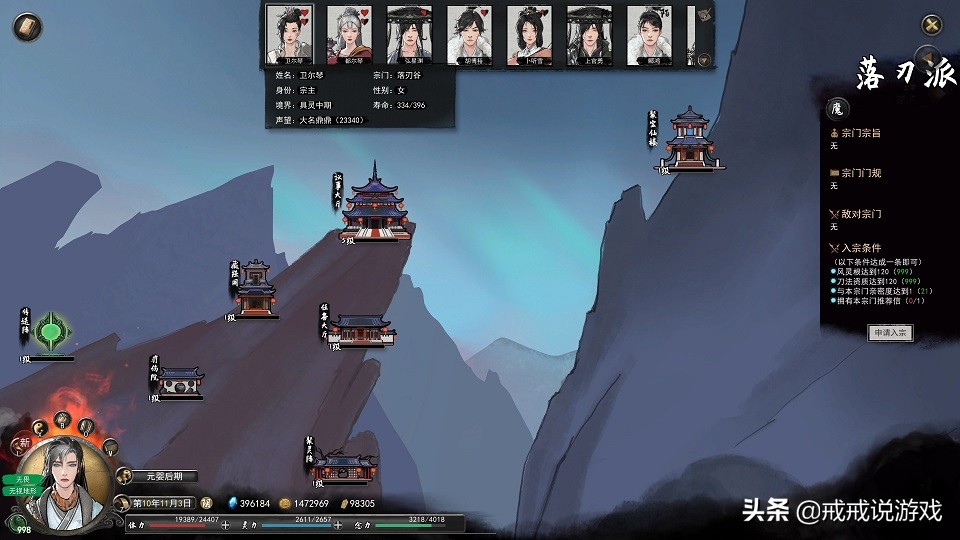Expand the member list dropdown arrow

pos(704,59)
